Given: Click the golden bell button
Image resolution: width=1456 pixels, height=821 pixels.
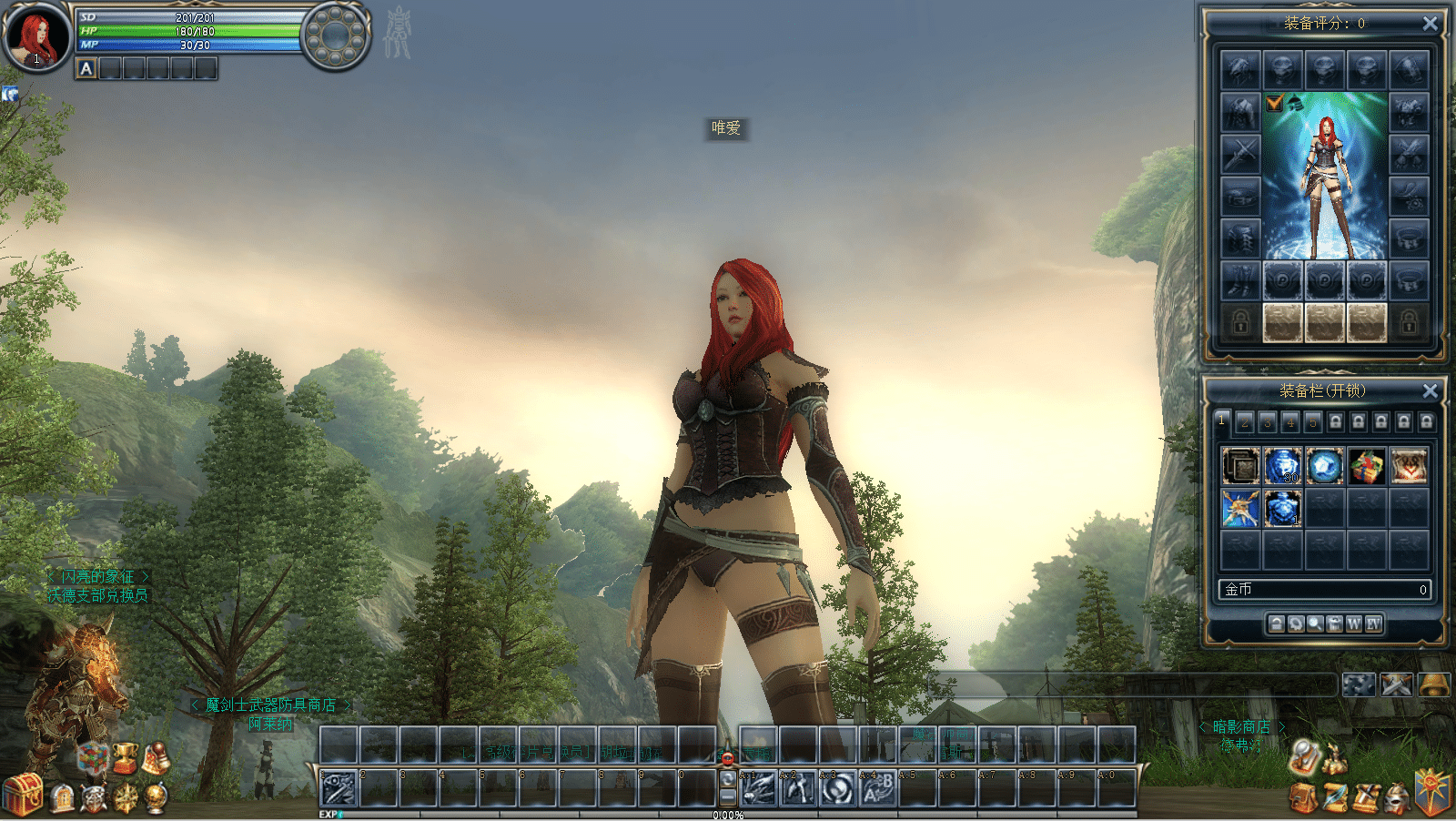Looking at the screenshot, I should tap(1433, 684).
